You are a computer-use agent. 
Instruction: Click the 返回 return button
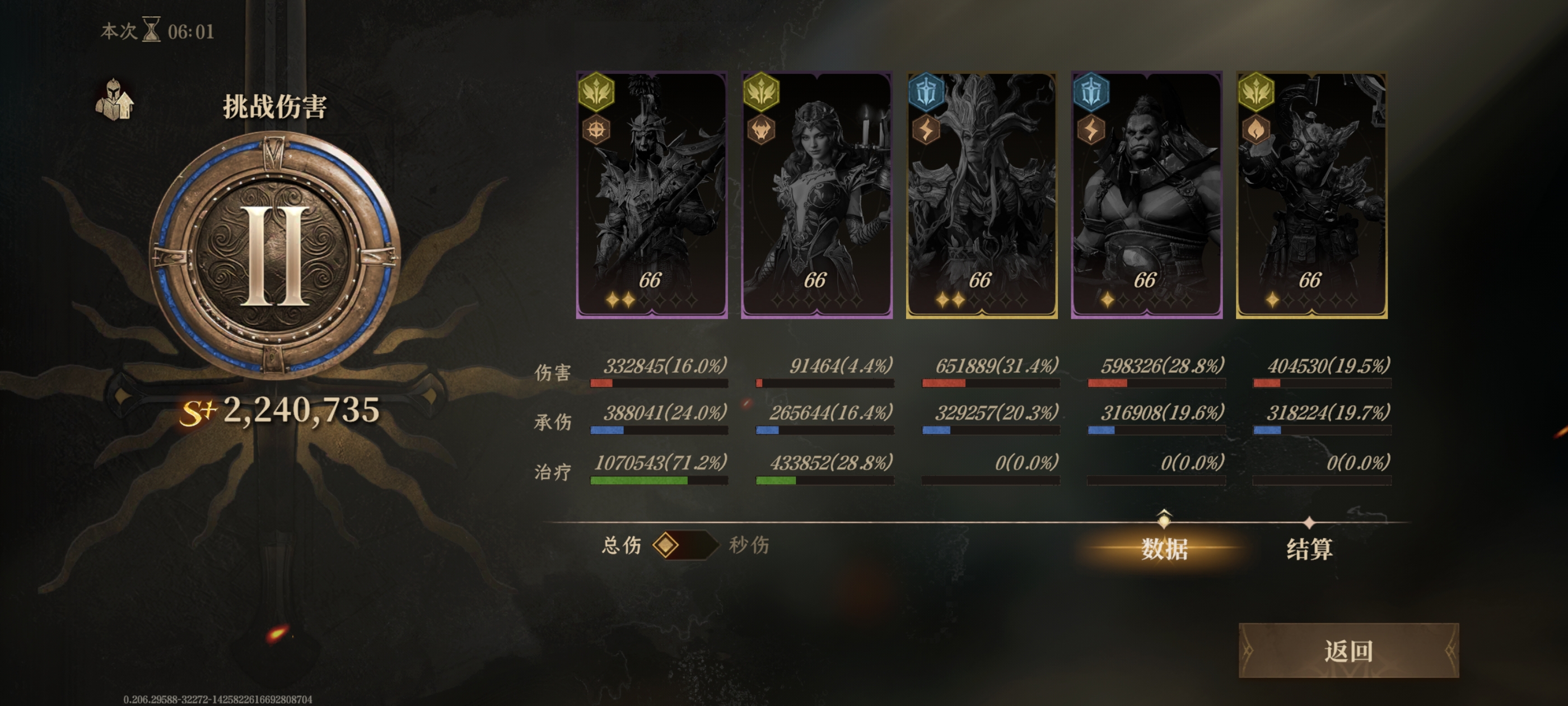[x=1348, y=651]
